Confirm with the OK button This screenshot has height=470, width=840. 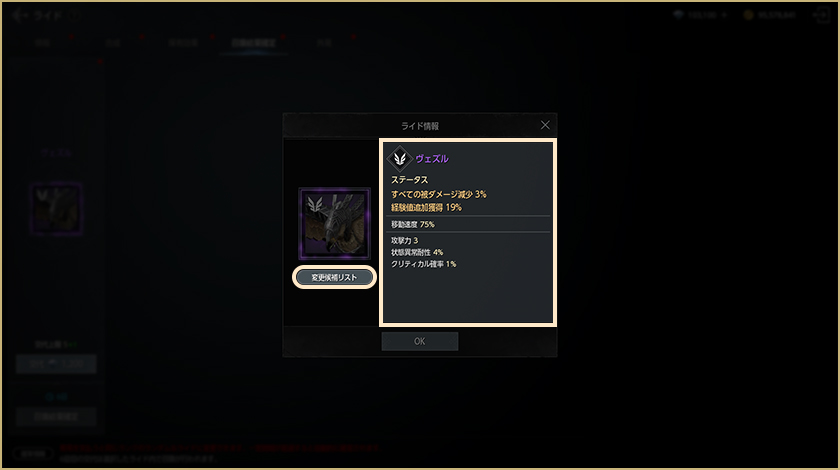click(x=420, y=341)
